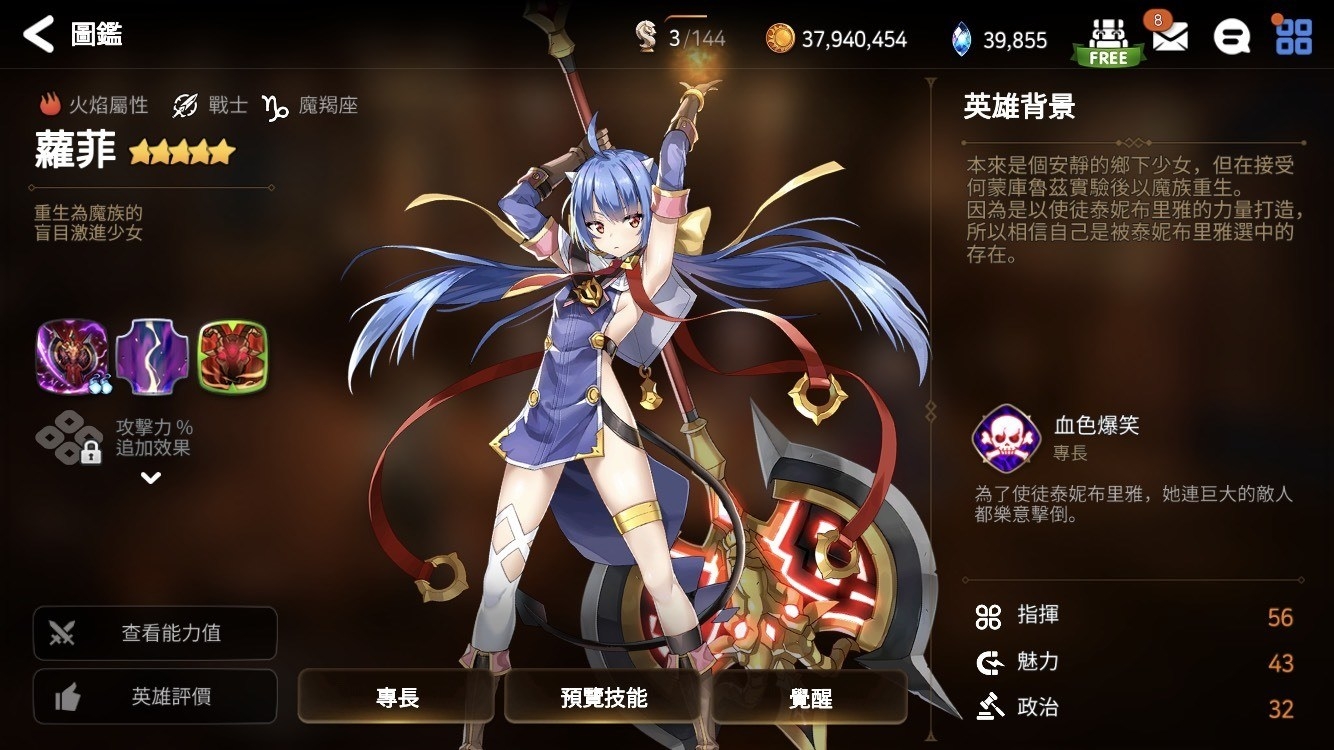1334x750 pixels.
Task: Tap Rophy's five-star rating
Action: point(181,152)
